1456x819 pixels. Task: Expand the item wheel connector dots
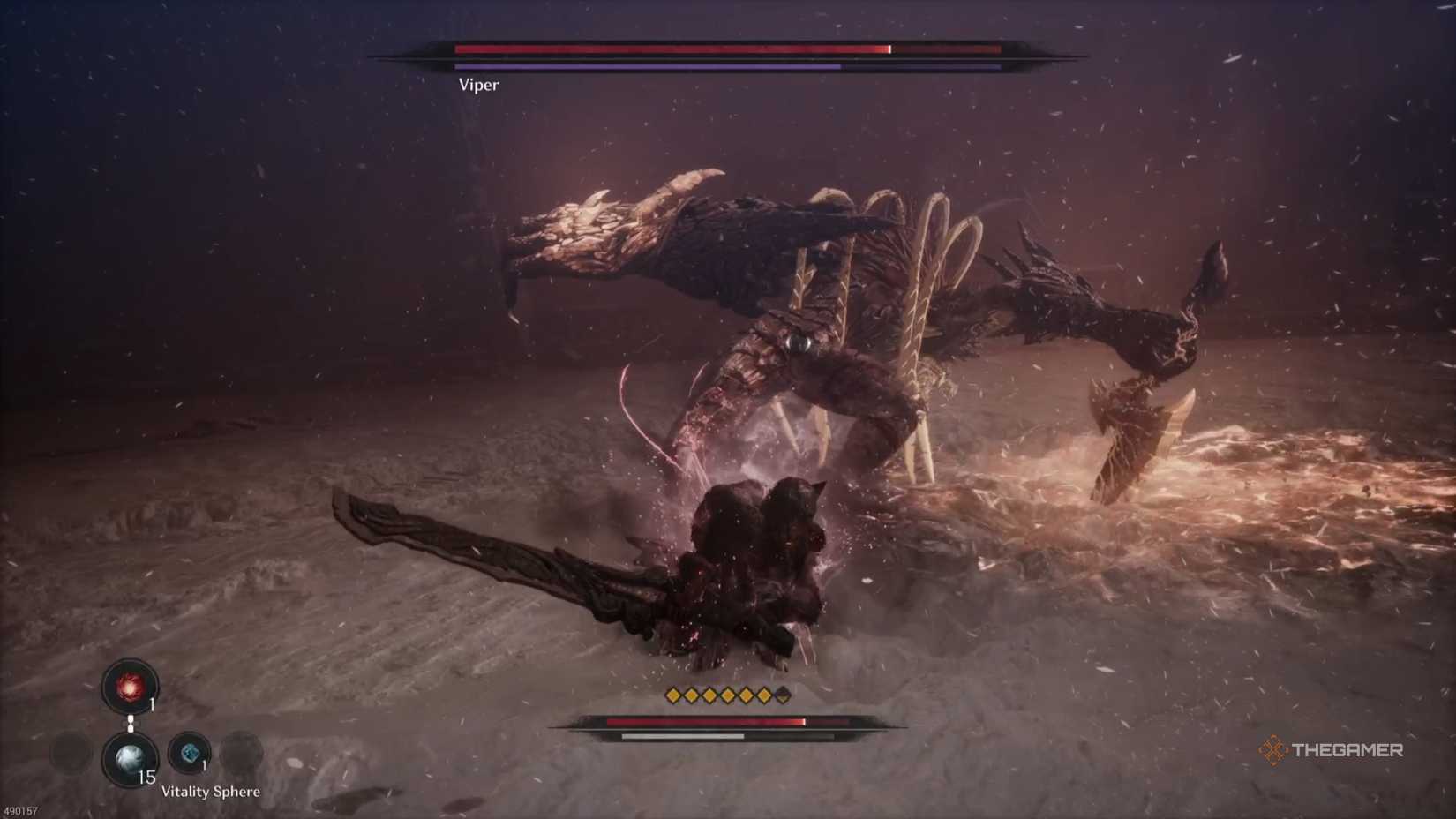[131, 723]
